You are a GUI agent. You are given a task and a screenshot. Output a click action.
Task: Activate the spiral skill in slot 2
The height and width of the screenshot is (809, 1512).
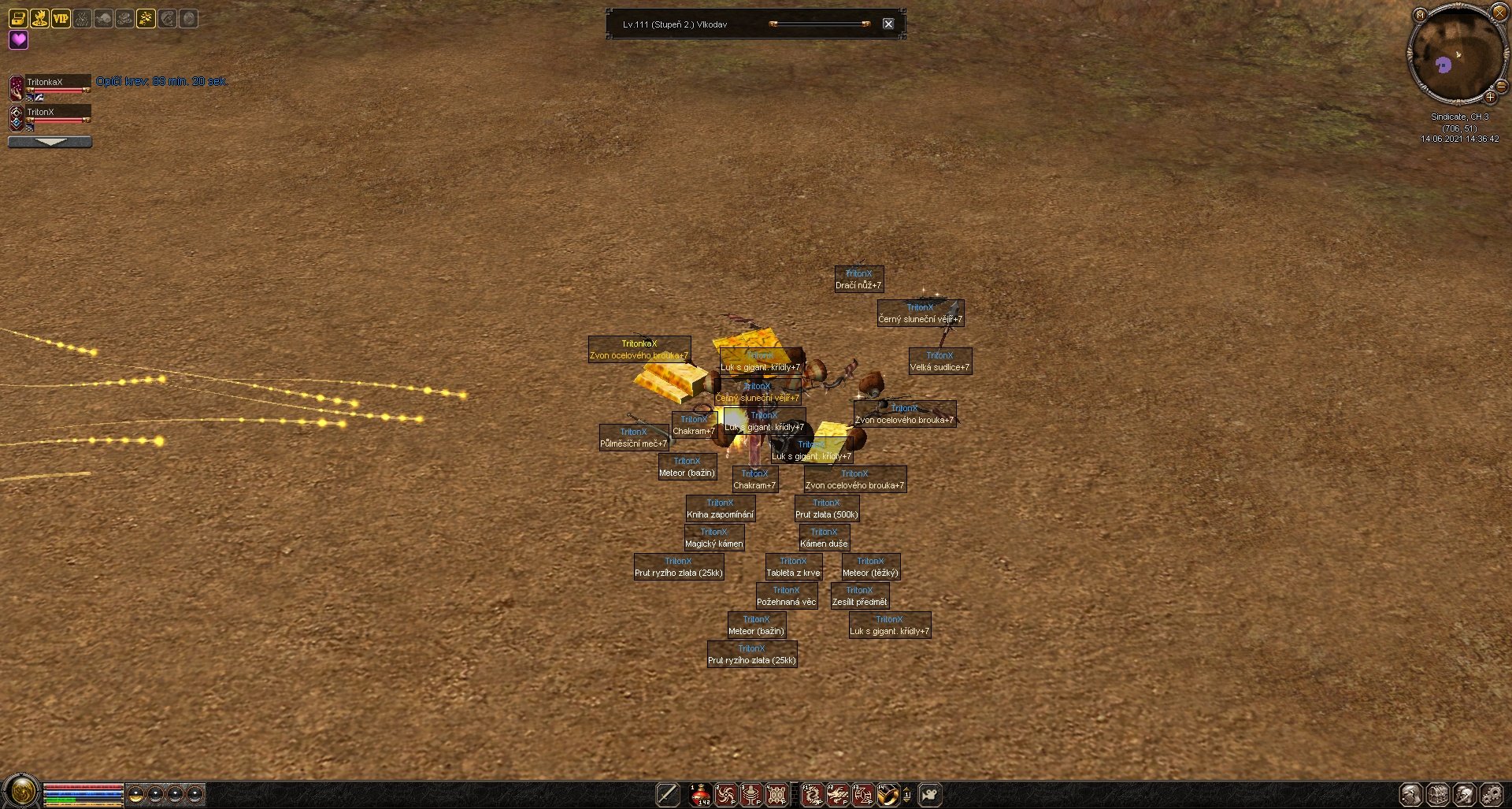point(725,795)
